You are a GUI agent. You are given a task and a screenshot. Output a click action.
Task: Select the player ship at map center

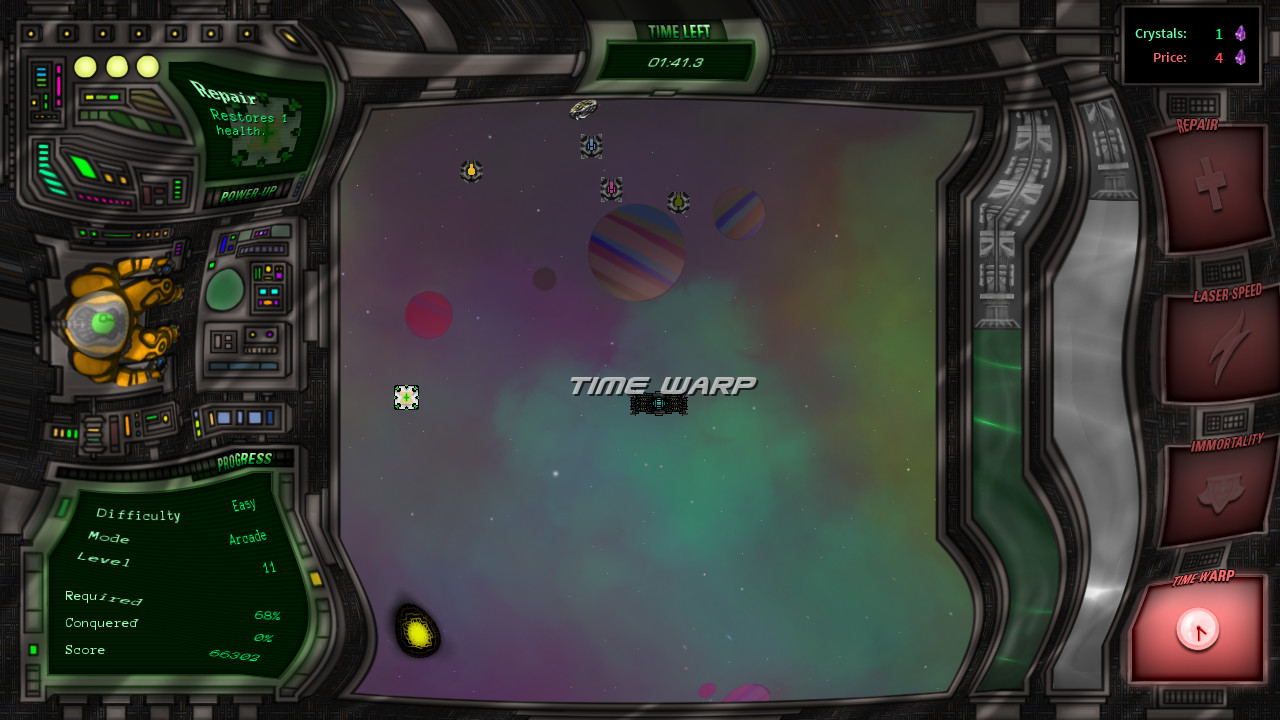tap(658, 404)
